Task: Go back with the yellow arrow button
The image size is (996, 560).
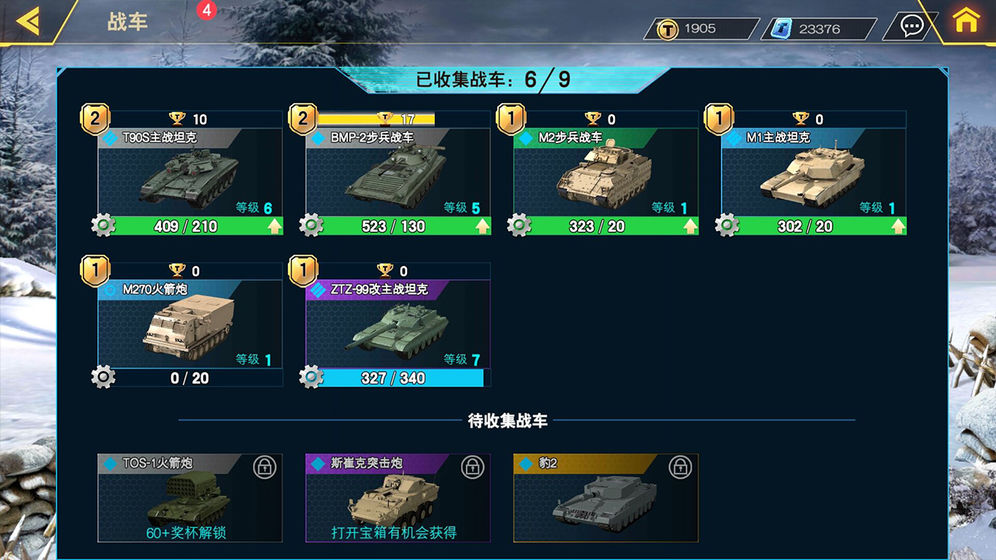Action: tap(29, 21)
